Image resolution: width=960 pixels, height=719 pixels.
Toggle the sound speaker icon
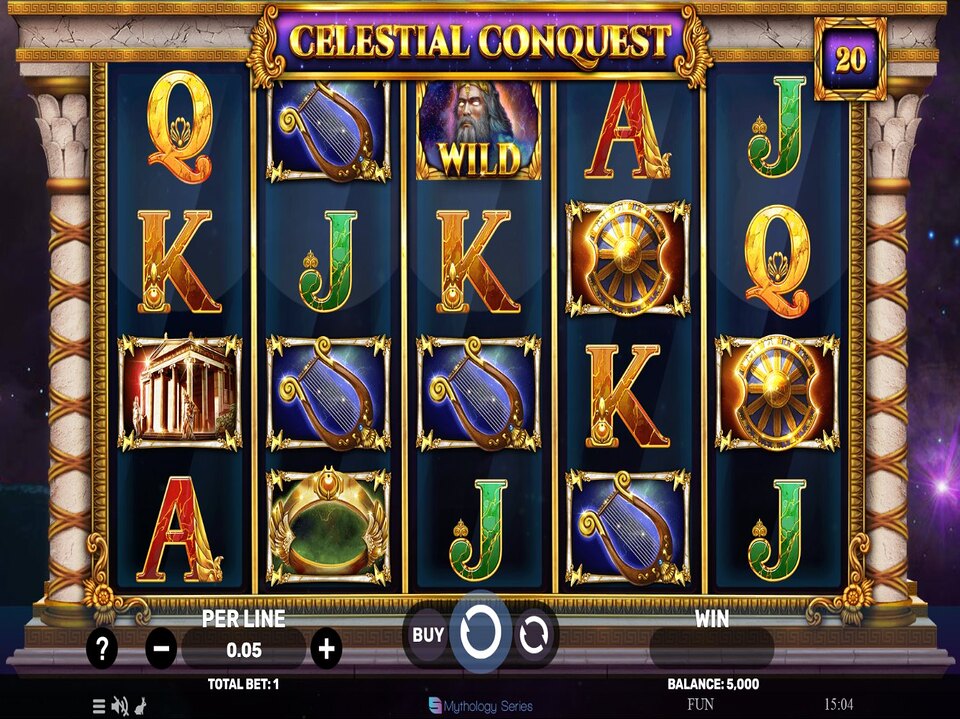pyautogui.click(x=119, y=706)
